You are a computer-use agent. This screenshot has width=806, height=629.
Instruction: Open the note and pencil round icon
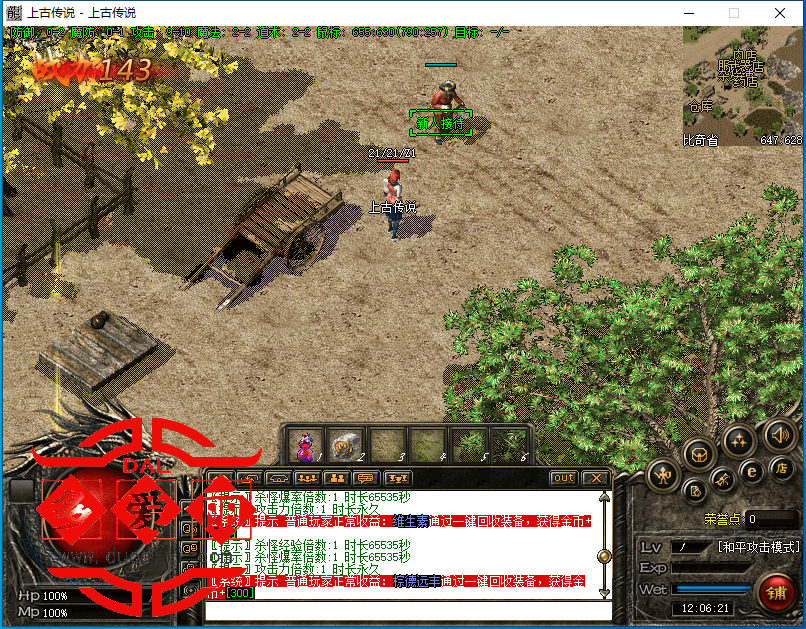696,490
